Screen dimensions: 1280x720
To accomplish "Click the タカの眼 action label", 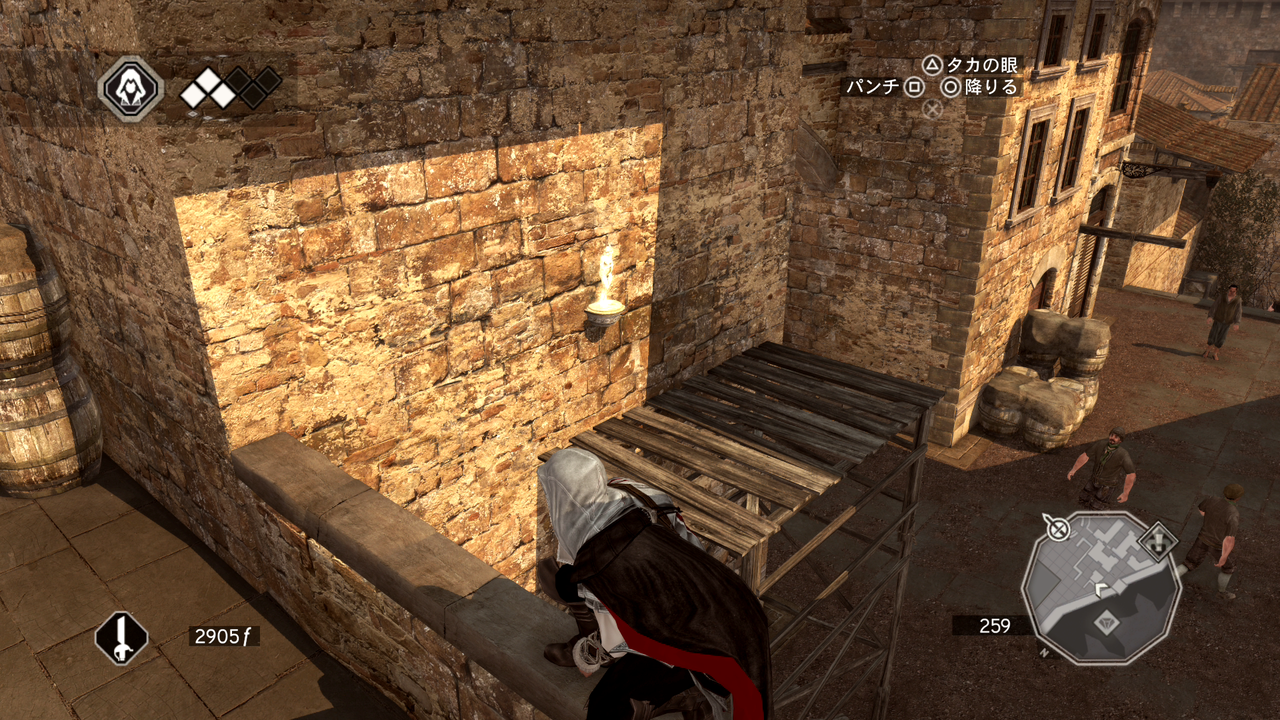I will (x=983, y=66).
